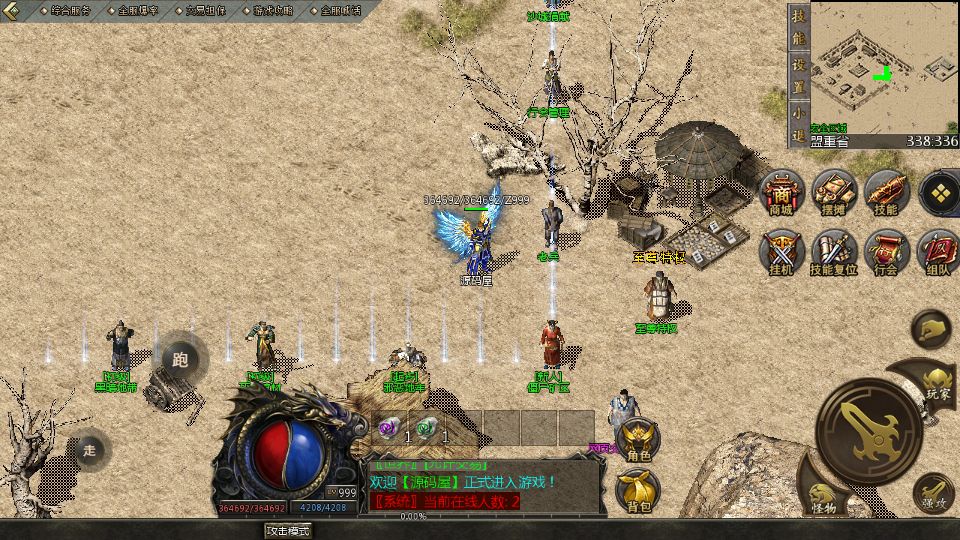Switch to the 全服爆率 tab
Viewport: 960px width, 540px height.
point(138,10)
